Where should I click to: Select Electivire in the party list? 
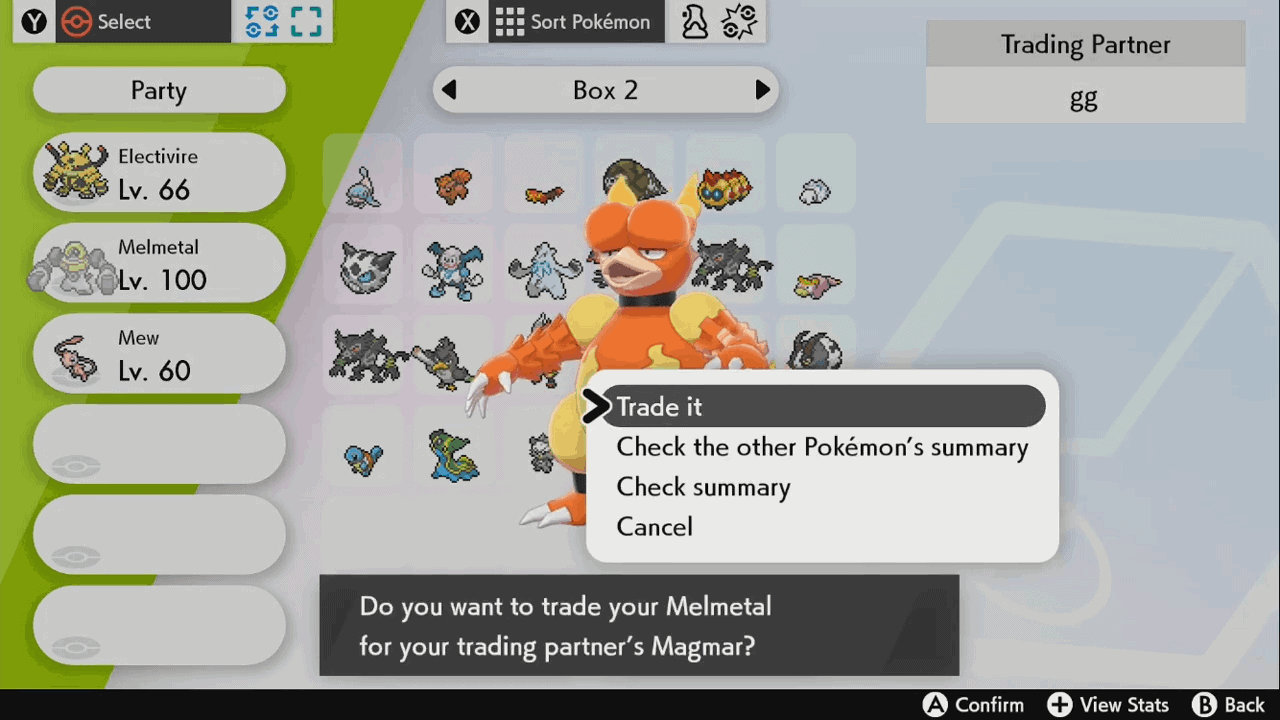pyautogui.click(x=158, y=172)
